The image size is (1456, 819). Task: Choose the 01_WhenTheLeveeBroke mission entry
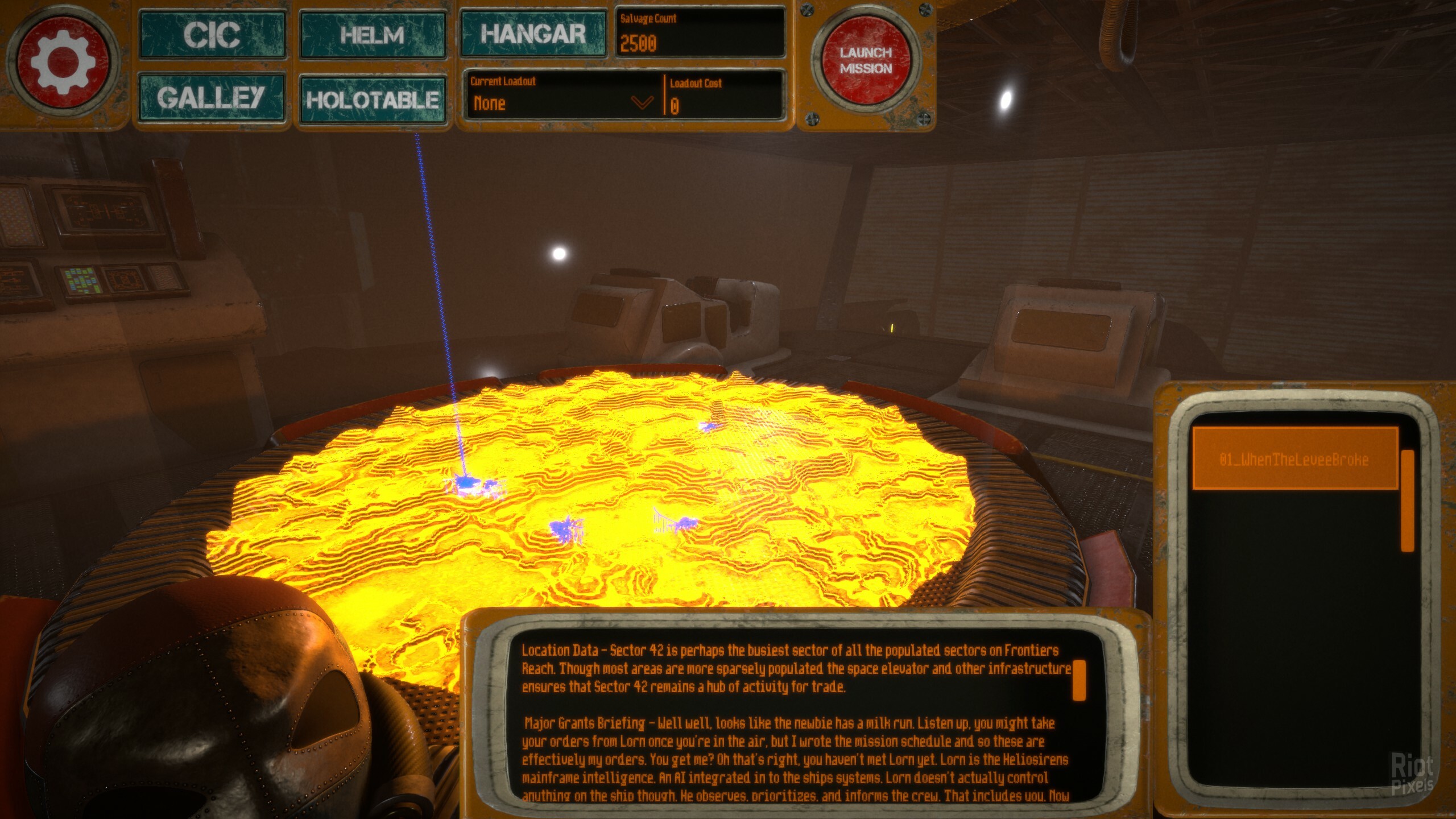(1294, 460)
